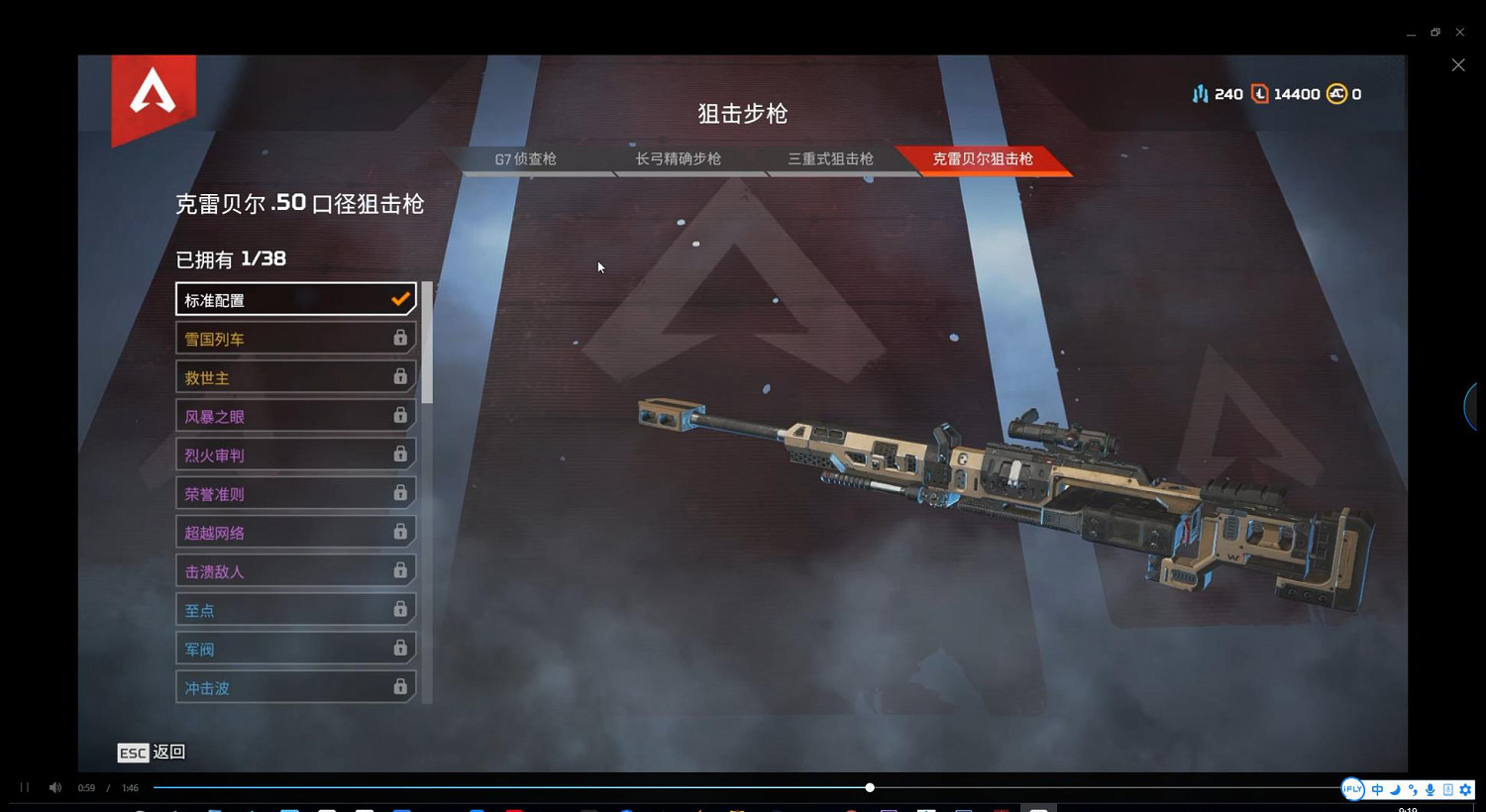Image resolution: width=1486 pixels, height=812 pixels.
Task: Open the 三重式狙击枪 tab
Action: point(830,158)
